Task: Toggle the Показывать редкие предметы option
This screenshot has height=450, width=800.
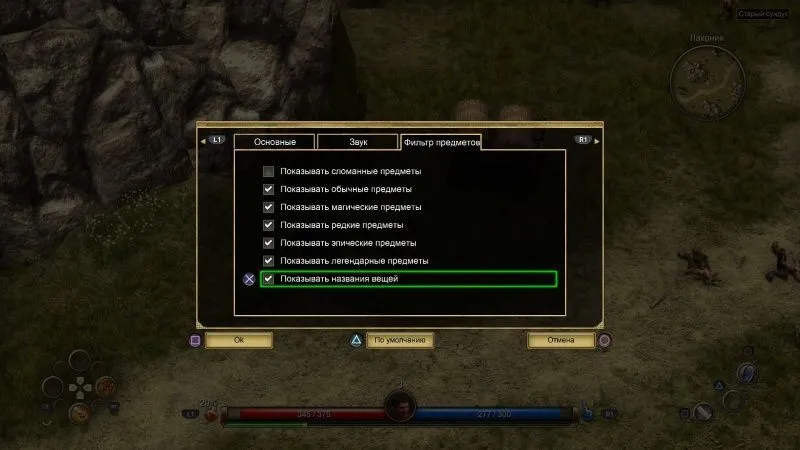Action: [x=268, y=225]
